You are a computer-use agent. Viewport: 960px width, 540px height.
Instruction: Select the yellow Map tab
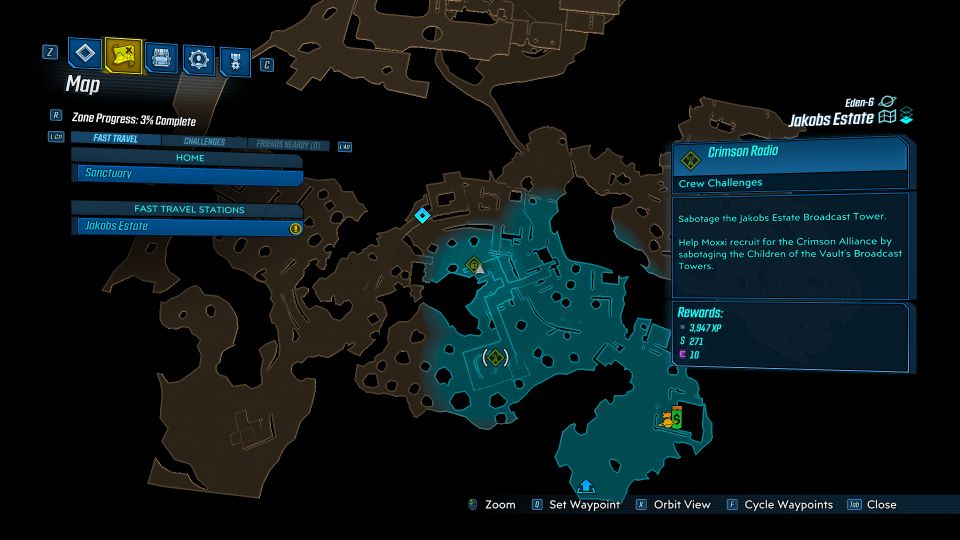click(122, 56)
